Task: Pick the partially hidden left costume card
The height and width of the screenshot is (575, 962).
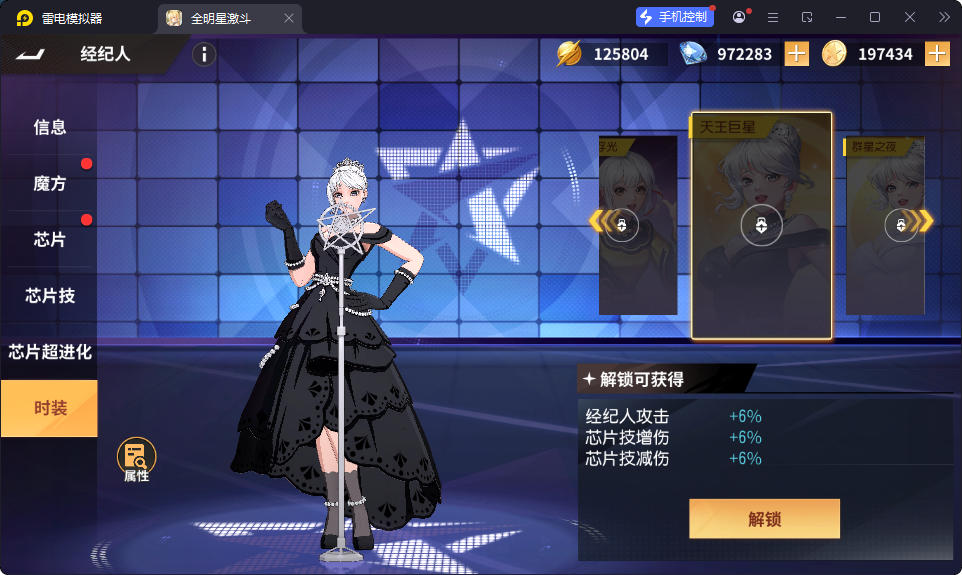Action: (x=638, y=226)
